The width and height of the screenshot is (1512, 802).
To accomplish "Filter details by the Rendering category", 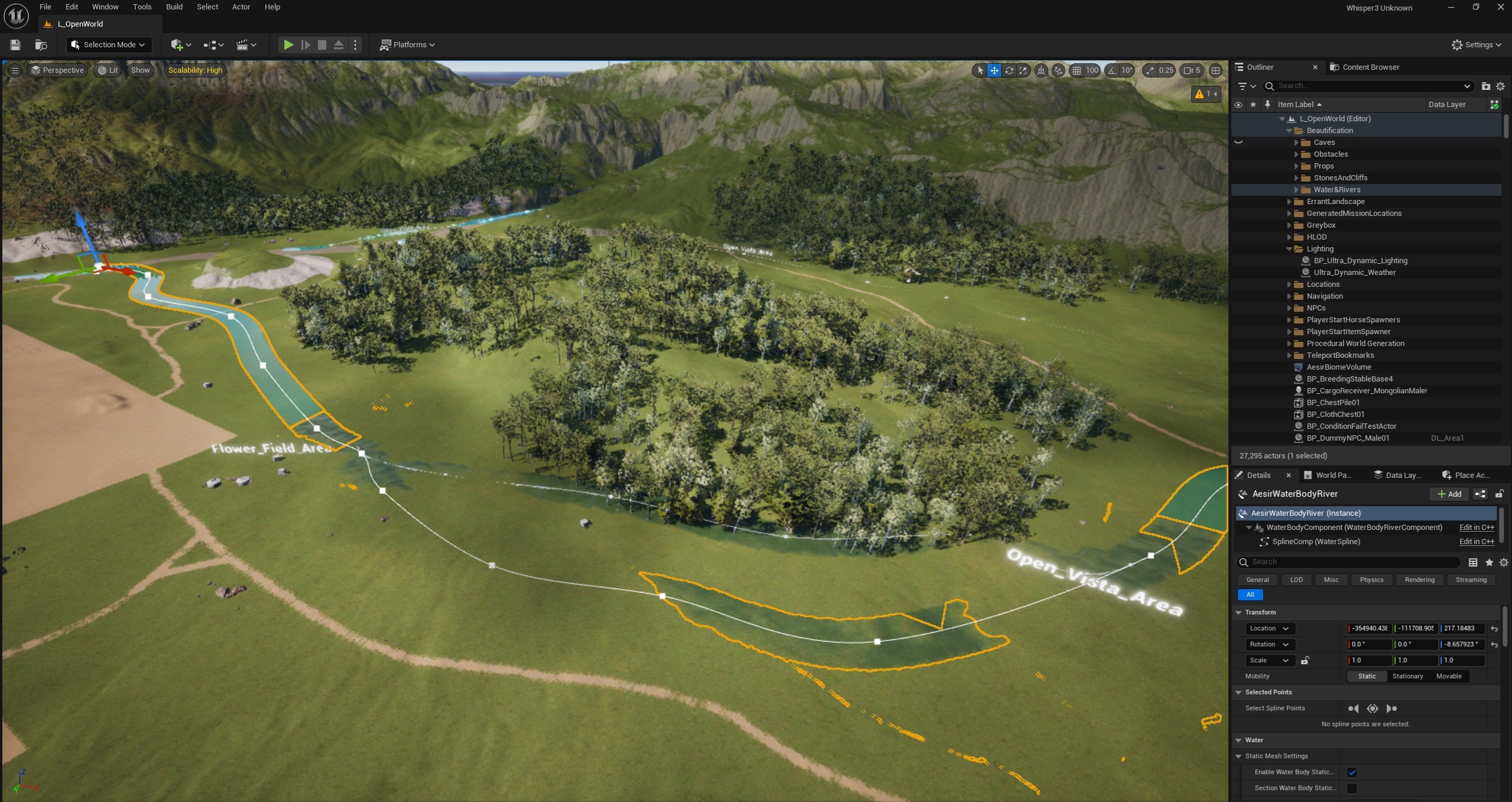I will (1419, 580).
